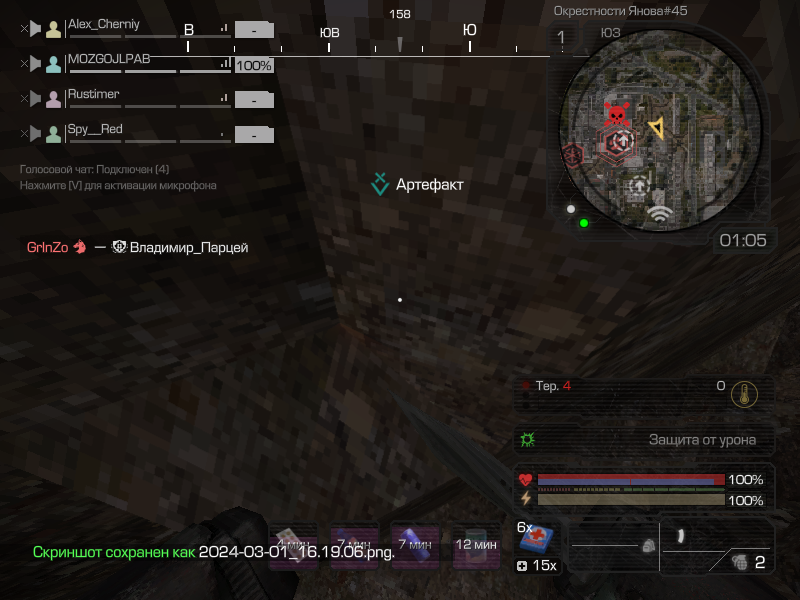This screenshot has width=800, height=600.
Task: Click the 12 мин buff icon
Action: (x=476, y=546)
